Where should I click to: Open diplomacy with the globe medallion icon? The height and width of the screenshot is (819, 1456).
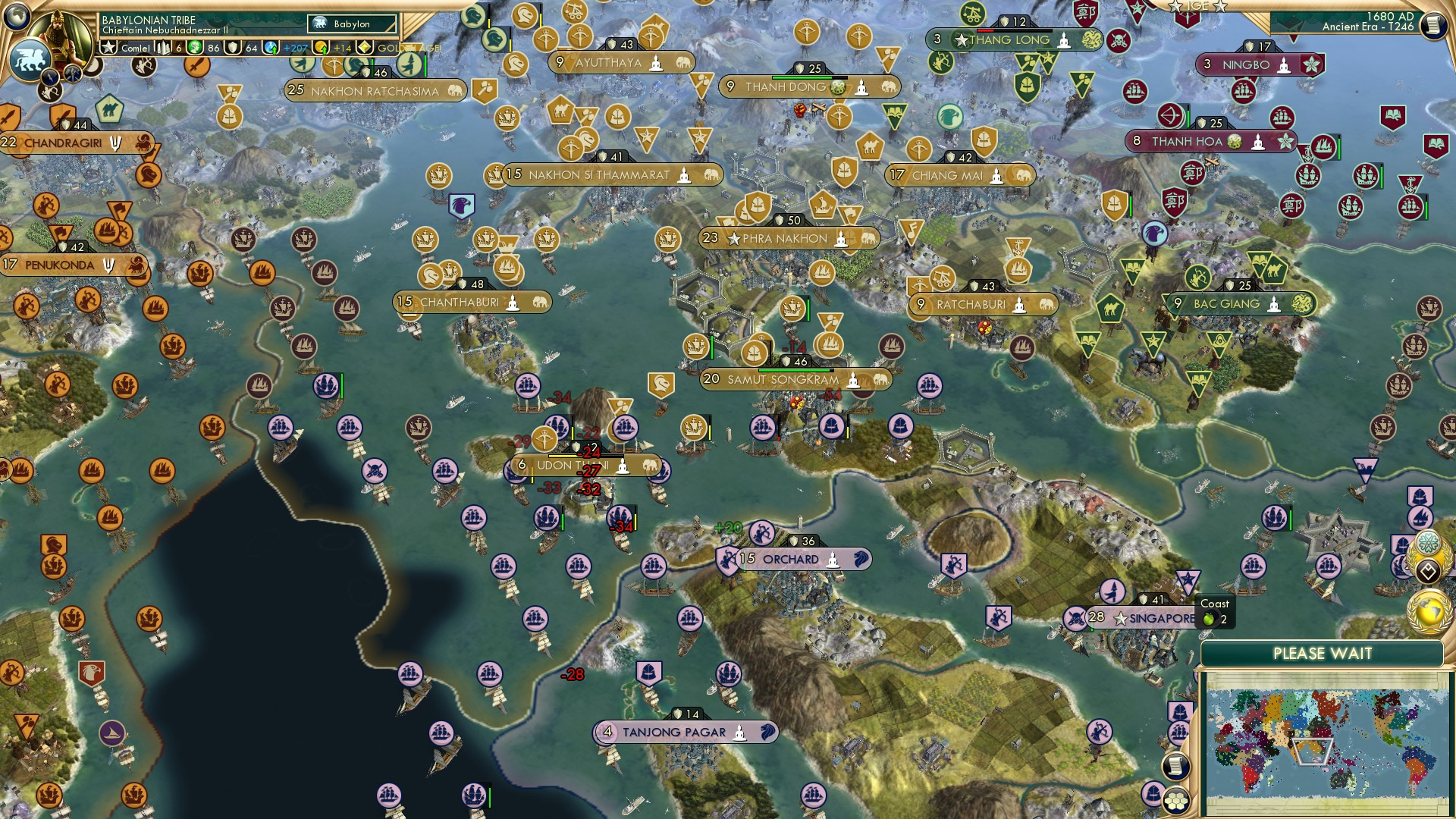click(x=1429, y=612)
